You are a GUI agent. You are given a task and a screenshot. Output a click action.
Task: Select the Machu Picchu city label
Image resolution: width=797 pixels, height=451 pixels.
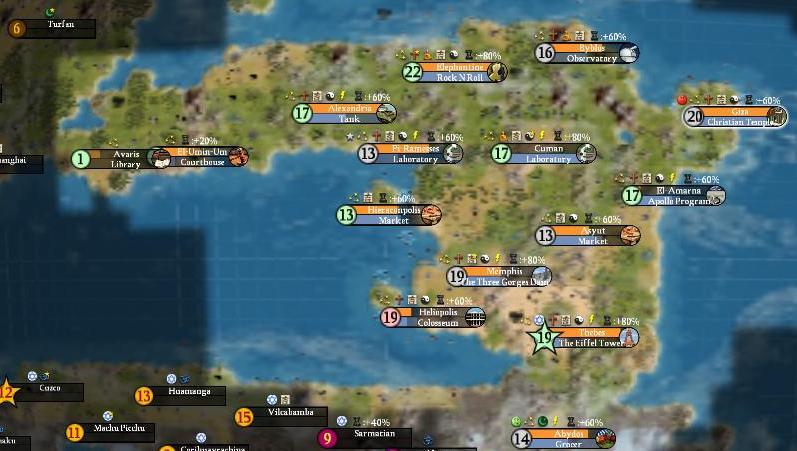pos(119,429)
